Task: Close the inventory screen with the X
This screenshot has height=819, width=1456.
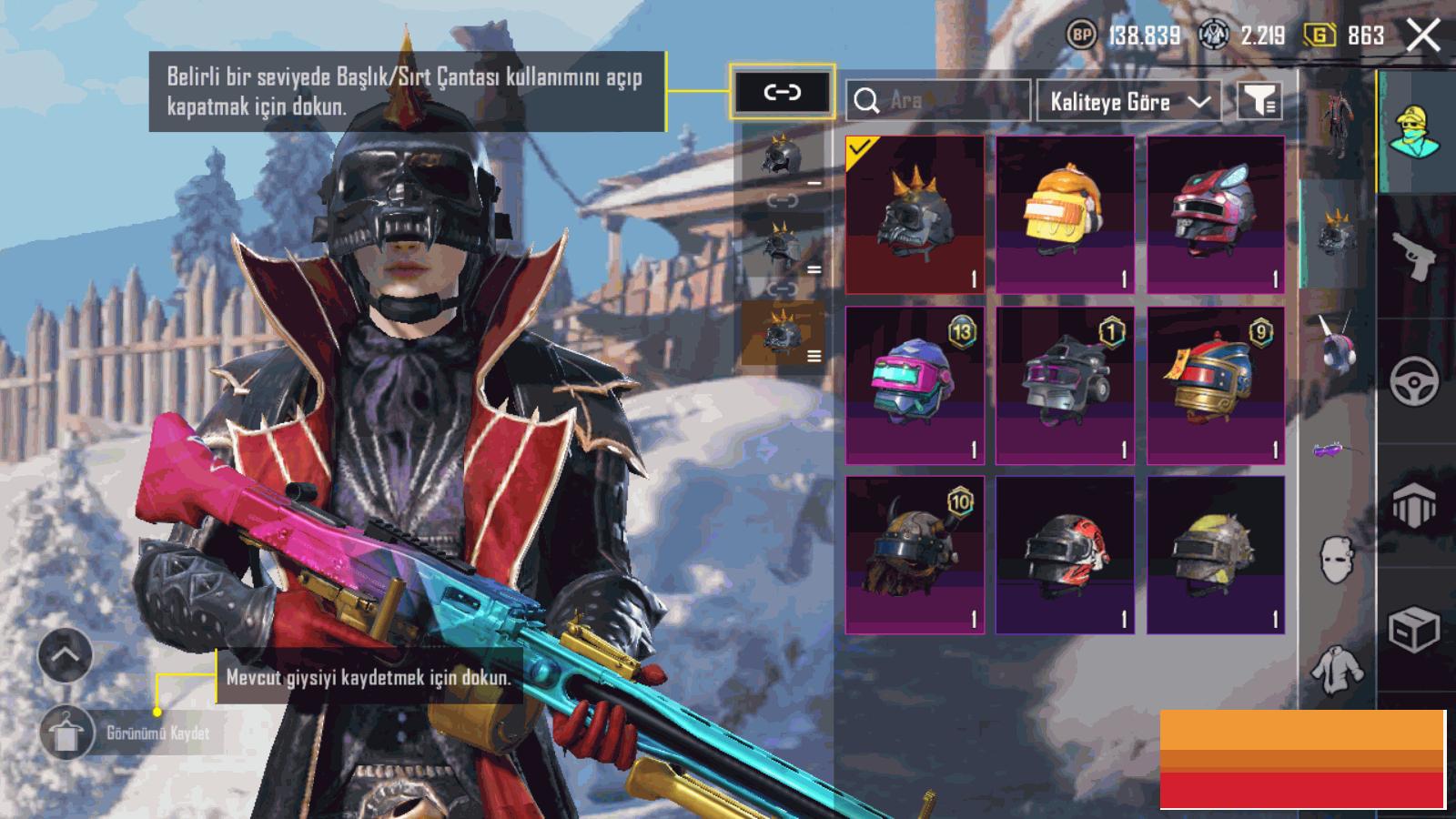Action: 1423,36
